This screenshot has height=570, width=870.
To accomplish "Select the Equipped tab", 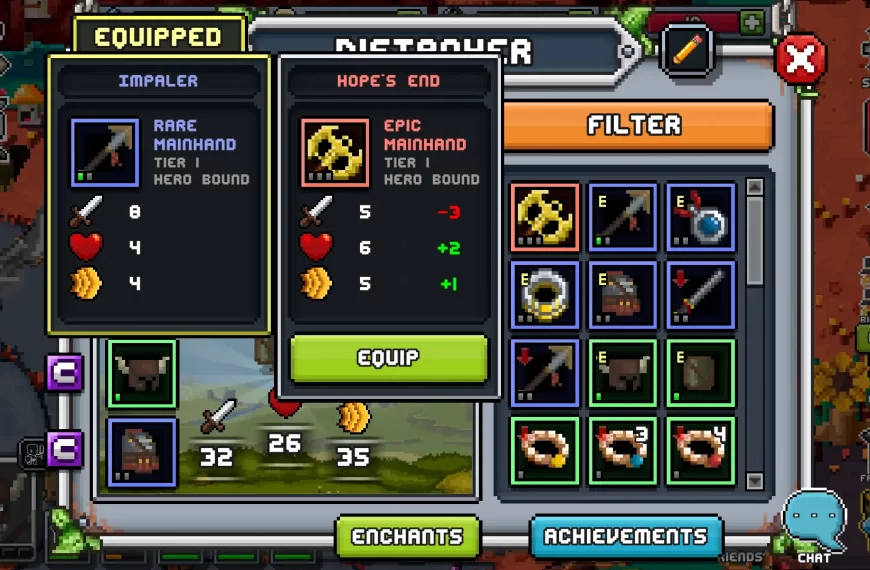I will (158, 37).
